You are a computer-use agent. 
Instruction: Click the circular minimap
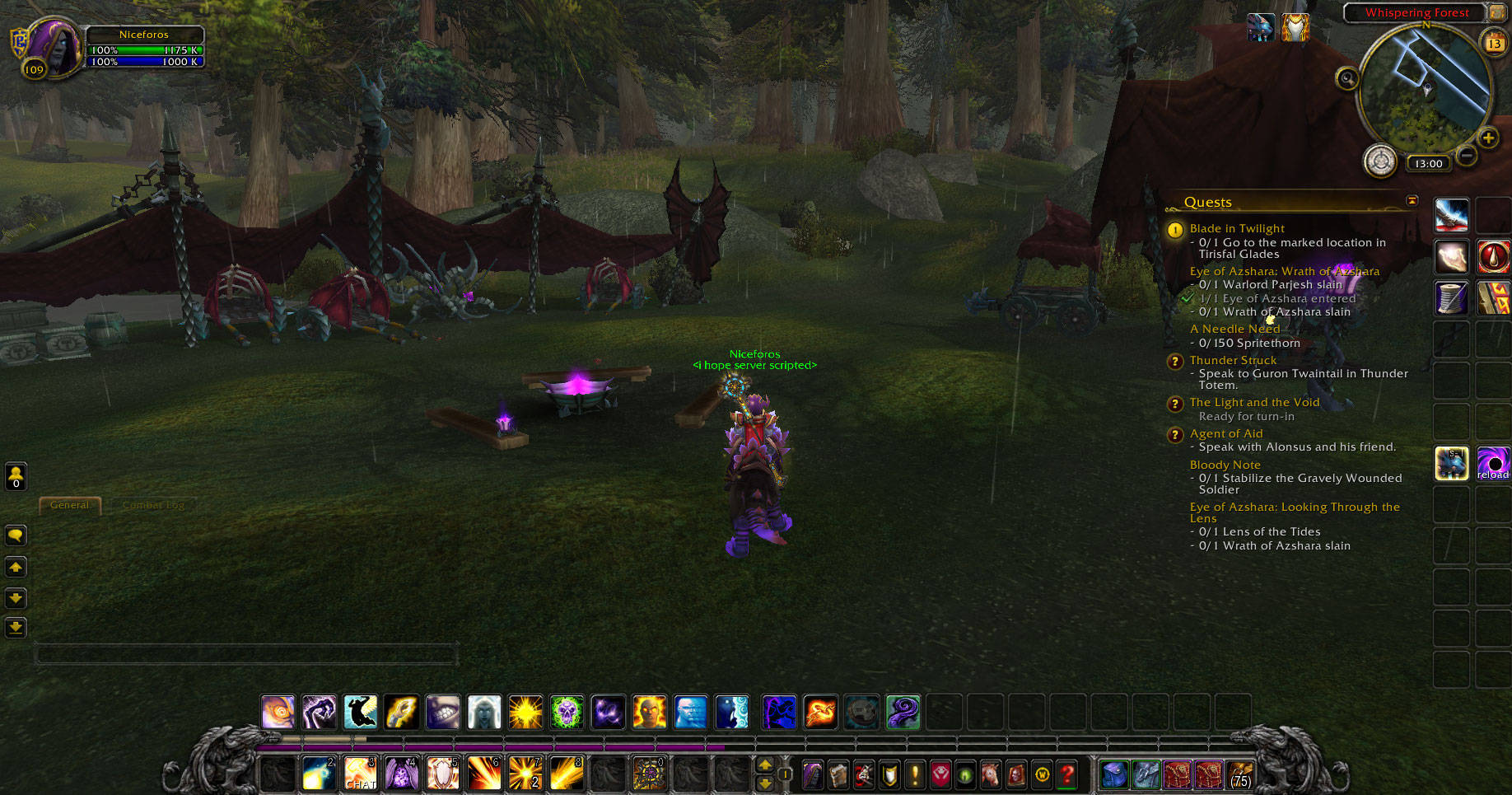1426,89
